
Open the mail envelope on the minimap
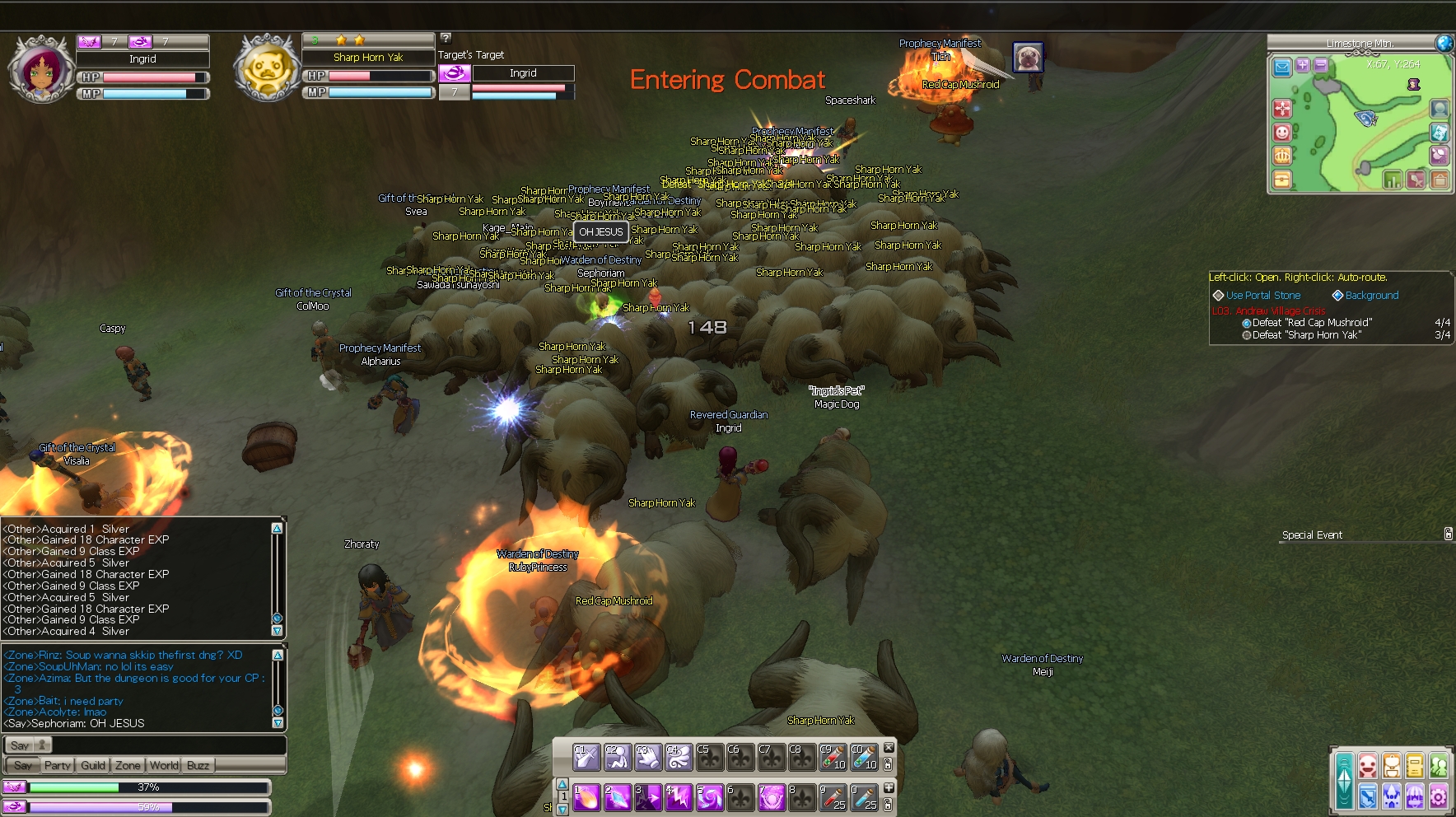[x=1281, y=67]
